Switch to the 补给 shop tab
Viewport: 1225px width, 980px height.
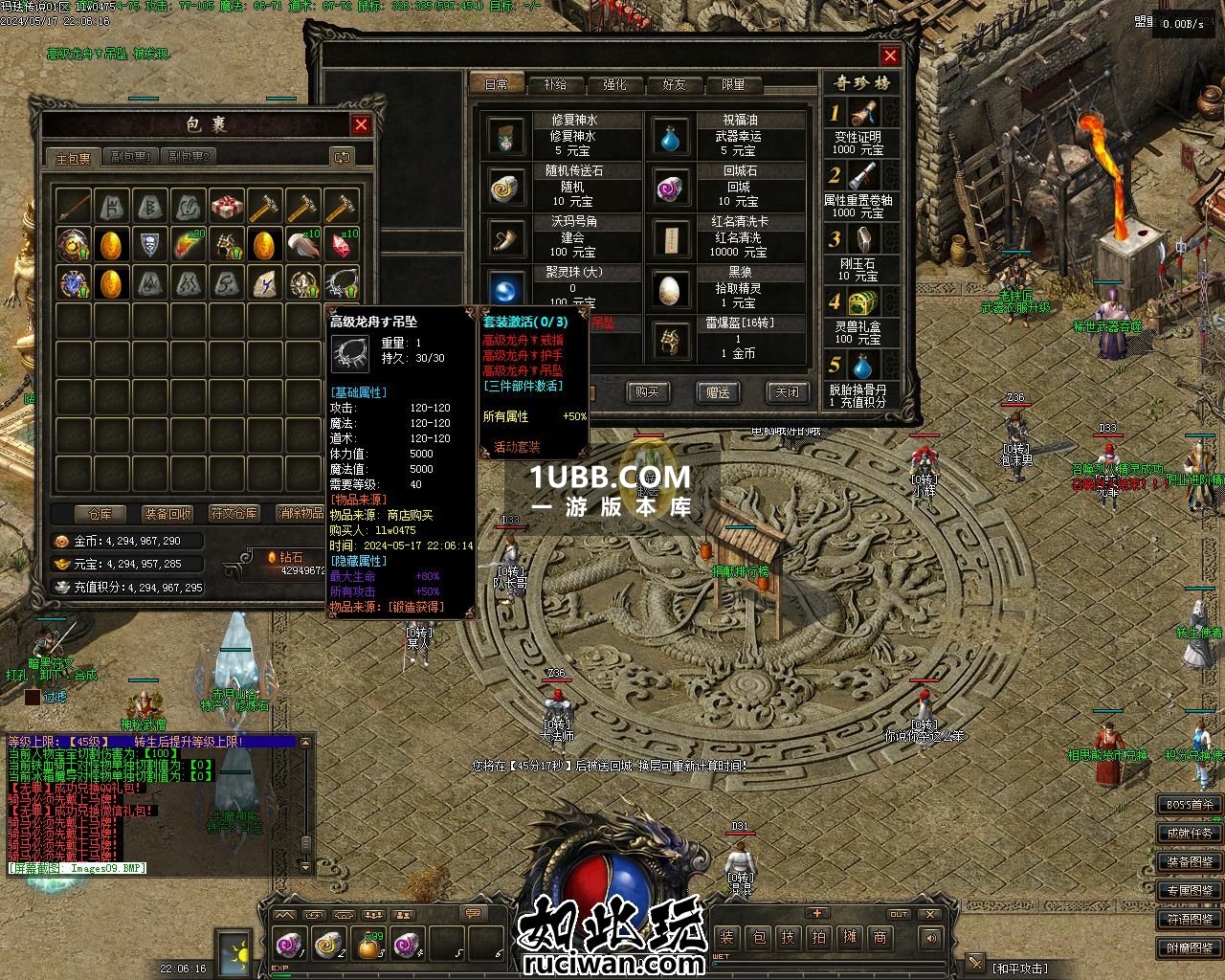click(x=555, y=84)
